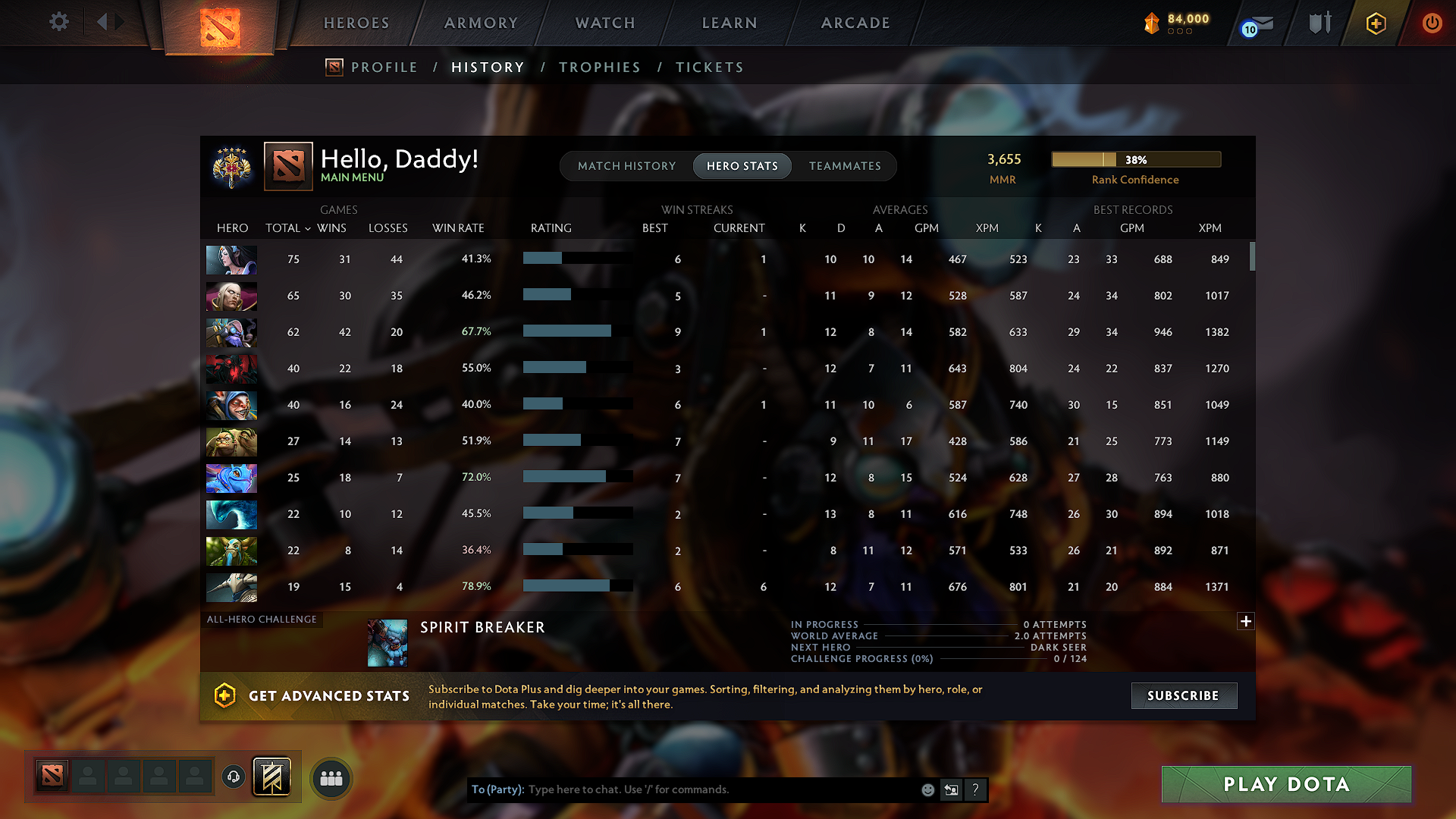Viewport: 1456px width, 819px height.
Task: Switch to the TROPHIES tab
Action: (600, 67)
